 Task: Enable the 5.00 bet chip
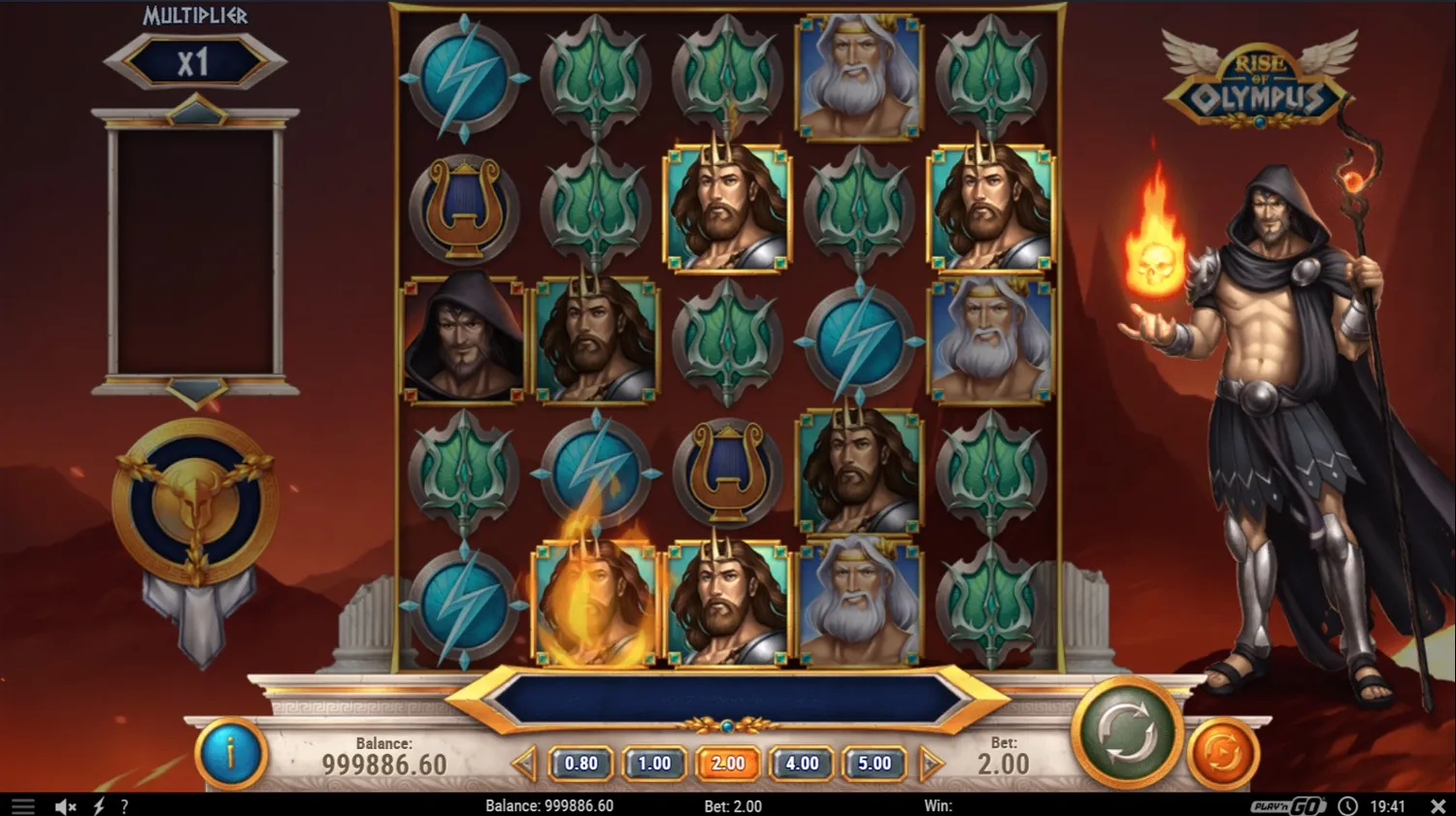point(874,764)
